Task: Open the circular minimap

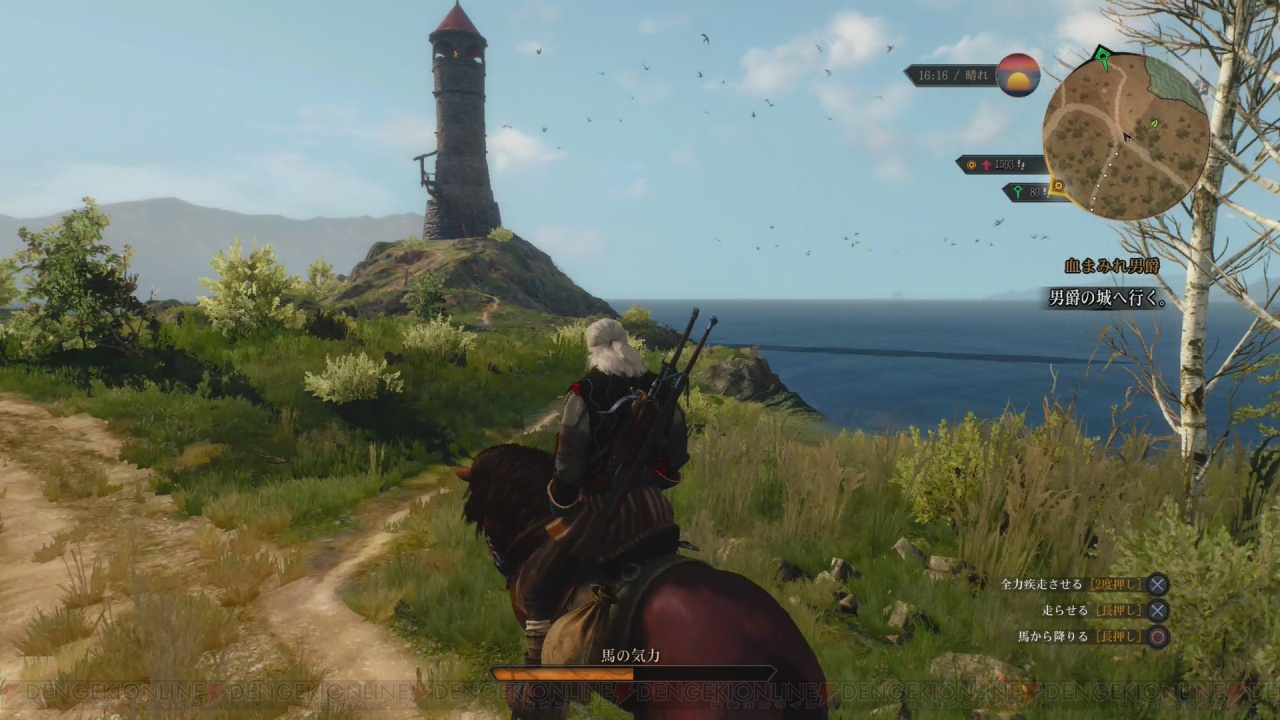Action: [1125, 137]
